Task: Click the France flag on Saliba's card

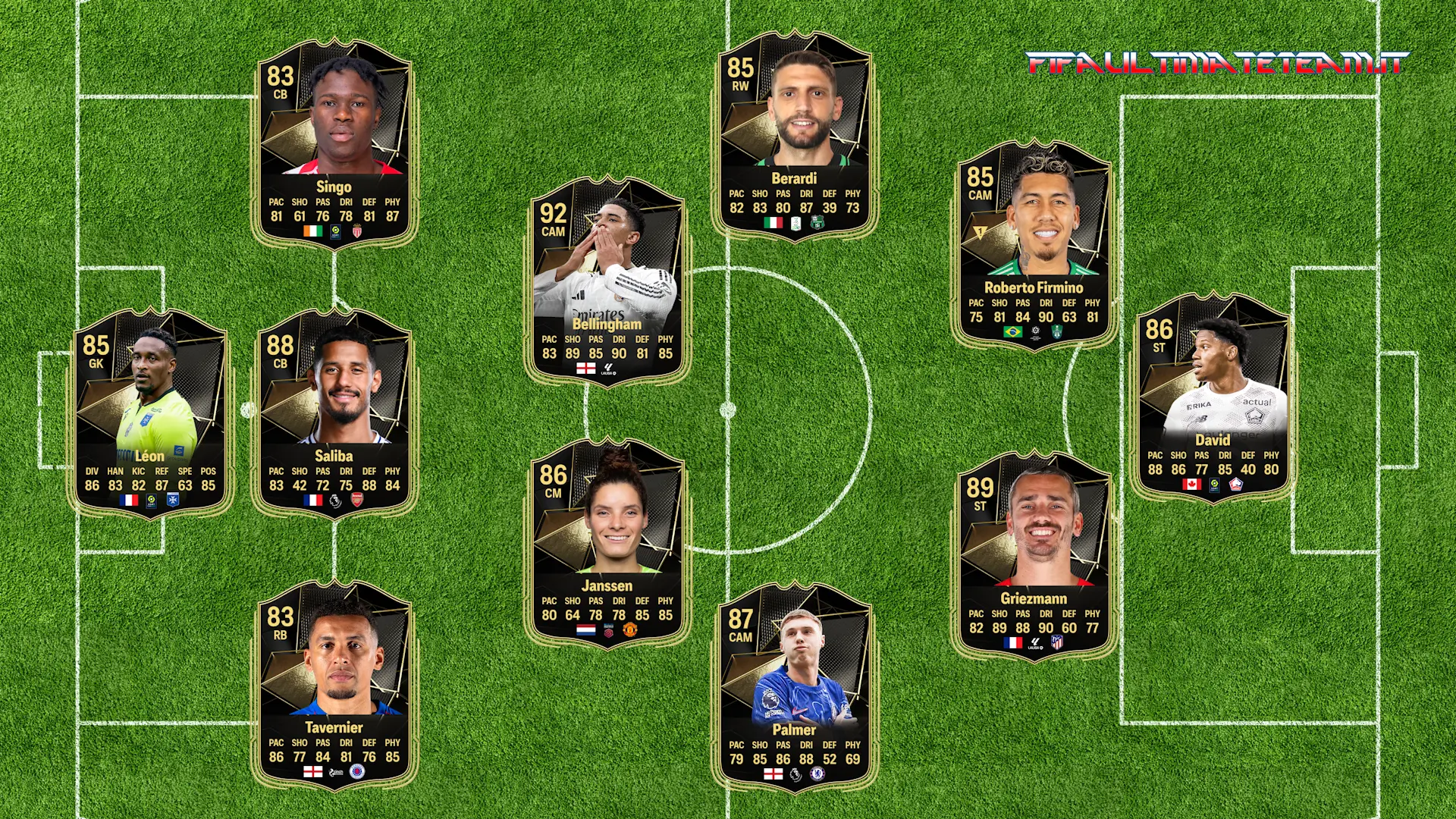Action: tap(313, 500)
